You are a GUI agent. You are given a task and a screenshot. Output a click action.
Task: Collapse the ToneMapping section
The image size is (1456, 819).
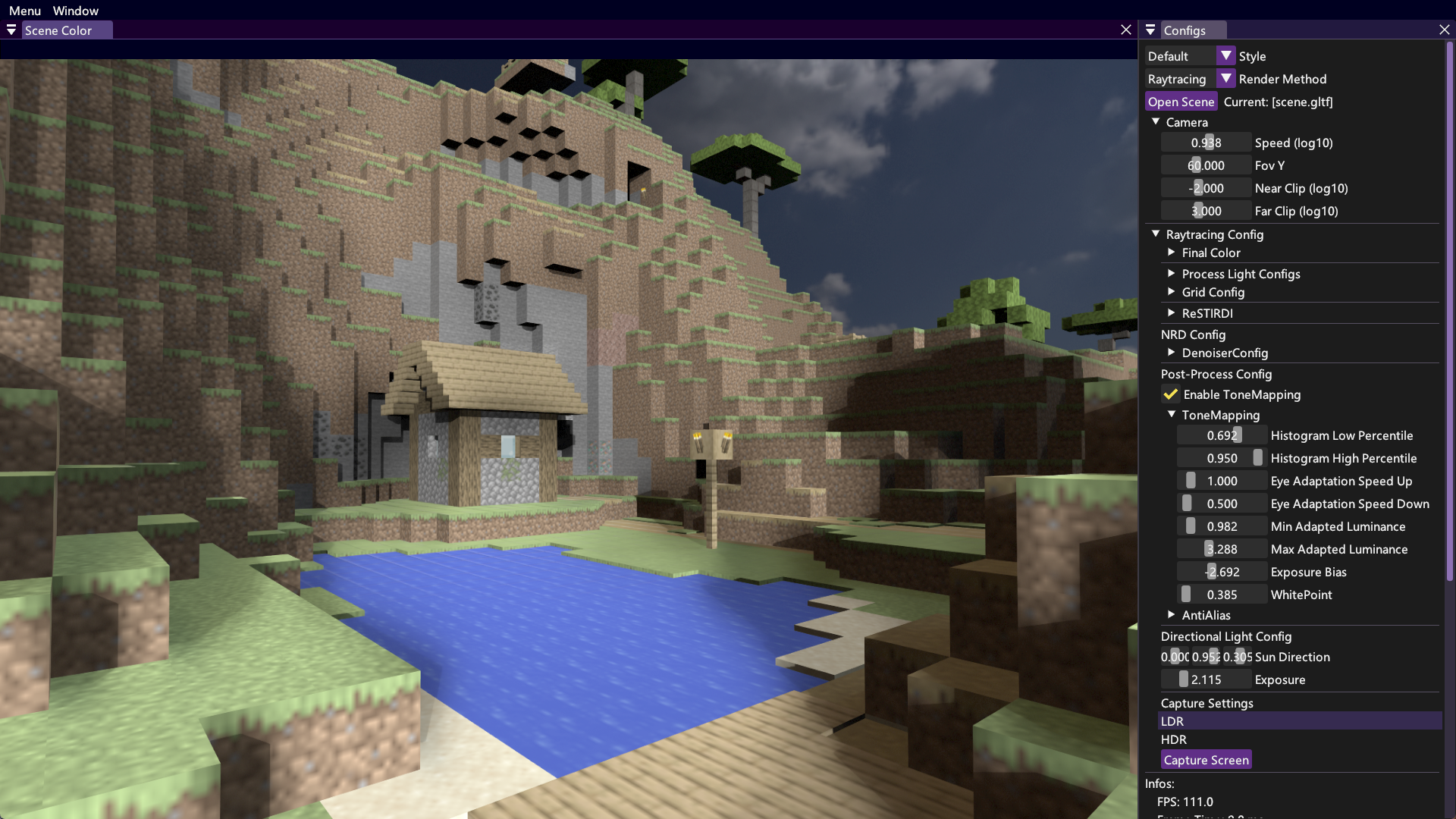click(1172, 415)
